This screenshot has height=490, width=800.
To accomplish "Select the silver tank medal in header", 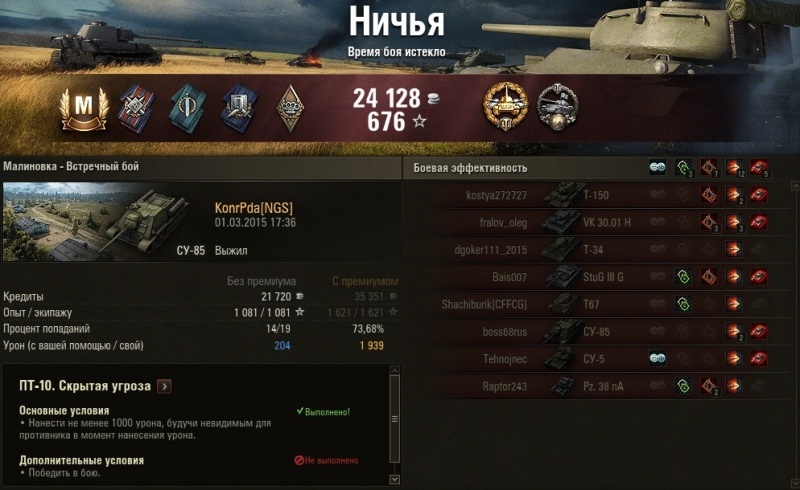I will tap(557, 108).
